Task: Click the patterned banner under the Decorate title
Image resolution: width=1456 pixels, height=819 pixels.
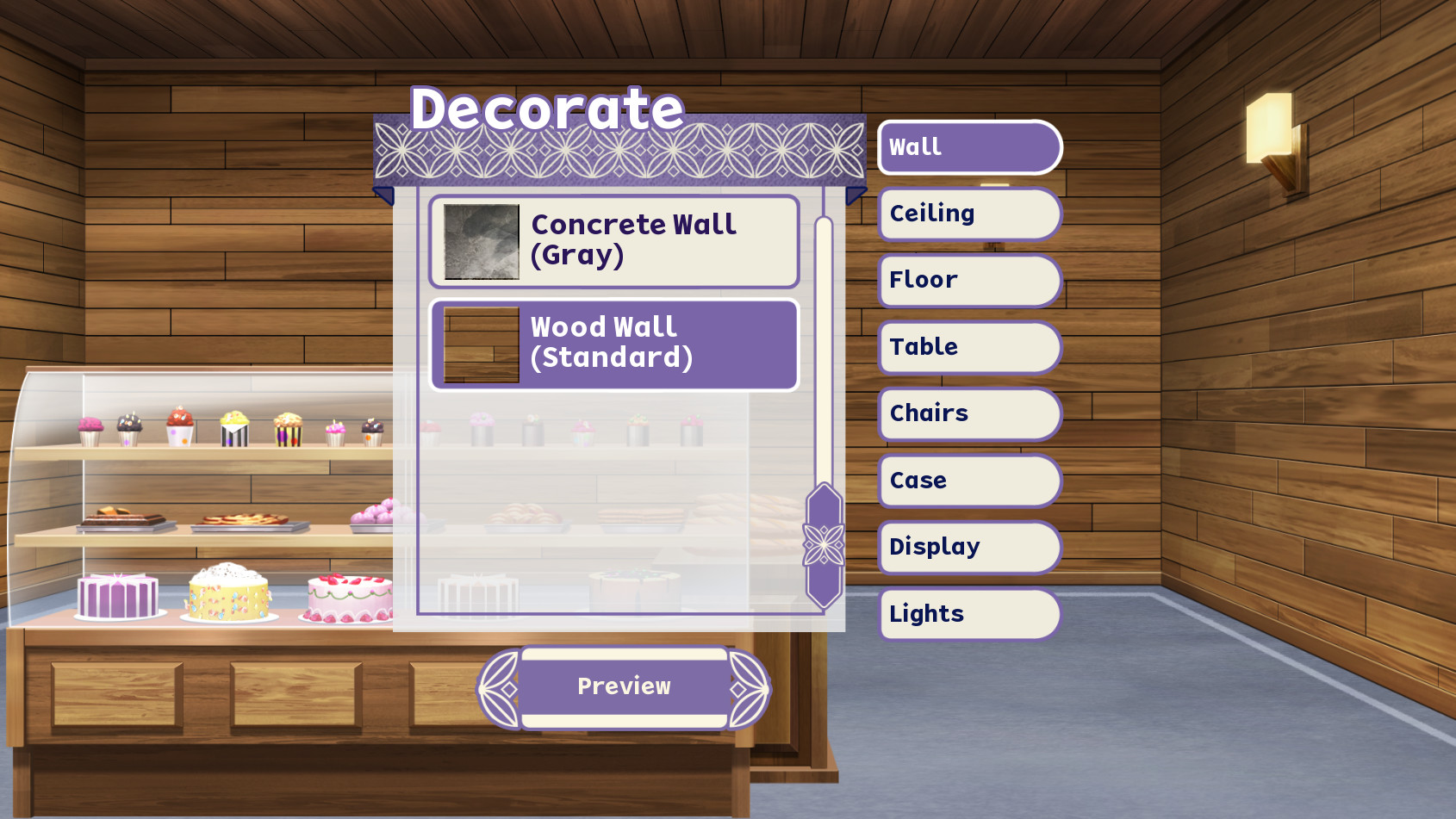Action: coord(620,152)
